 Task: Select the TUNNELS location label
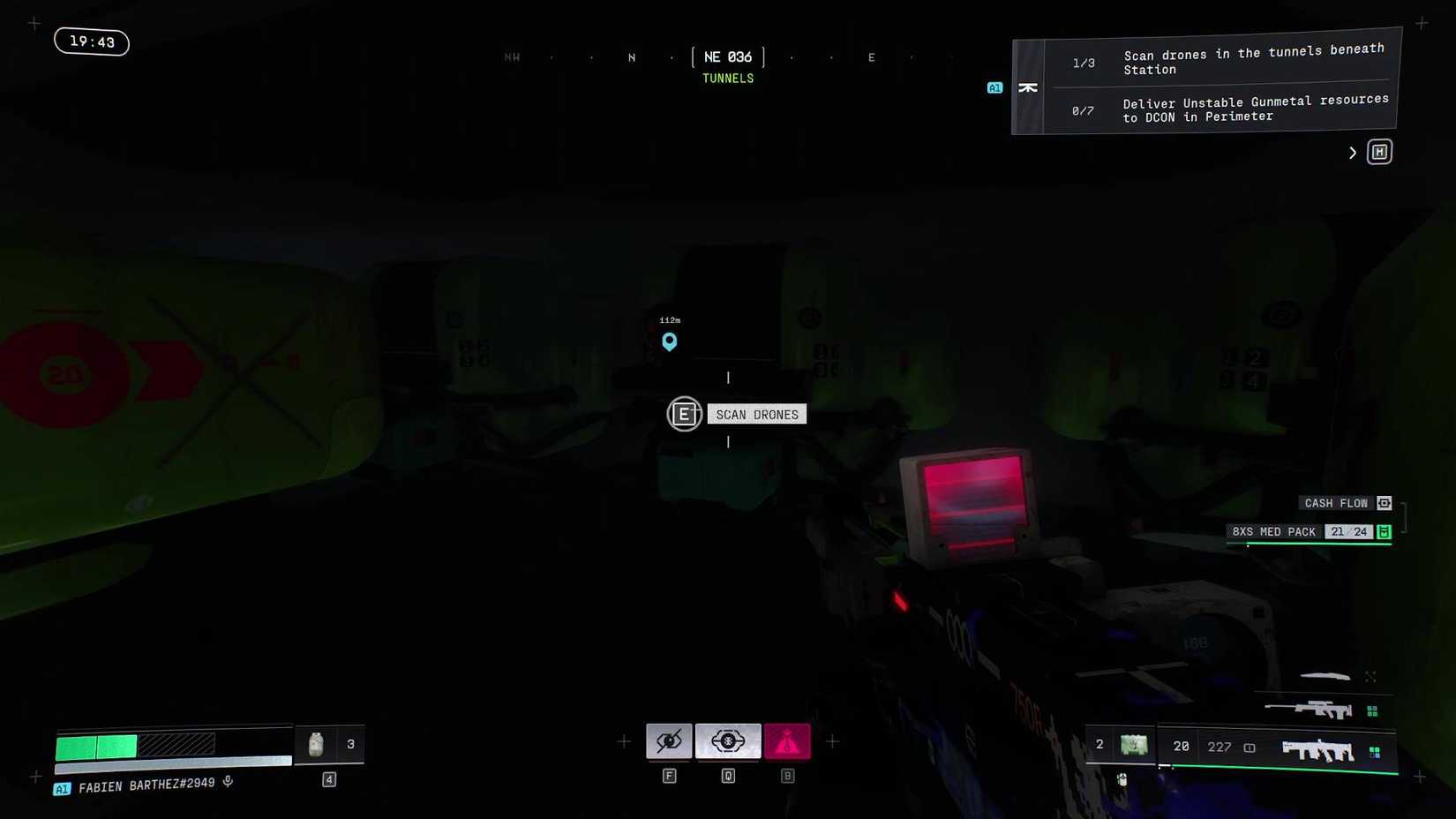[728, 78]
